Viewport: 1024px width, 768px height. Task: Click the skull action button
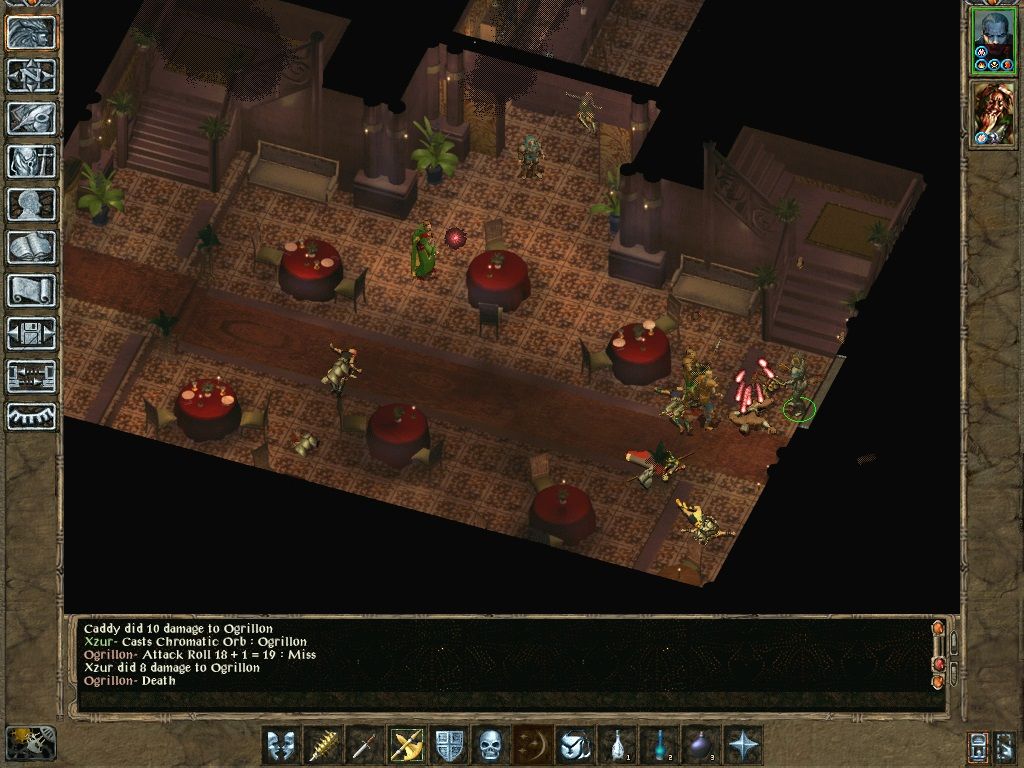pyautogui.click(x=490, y=745)
